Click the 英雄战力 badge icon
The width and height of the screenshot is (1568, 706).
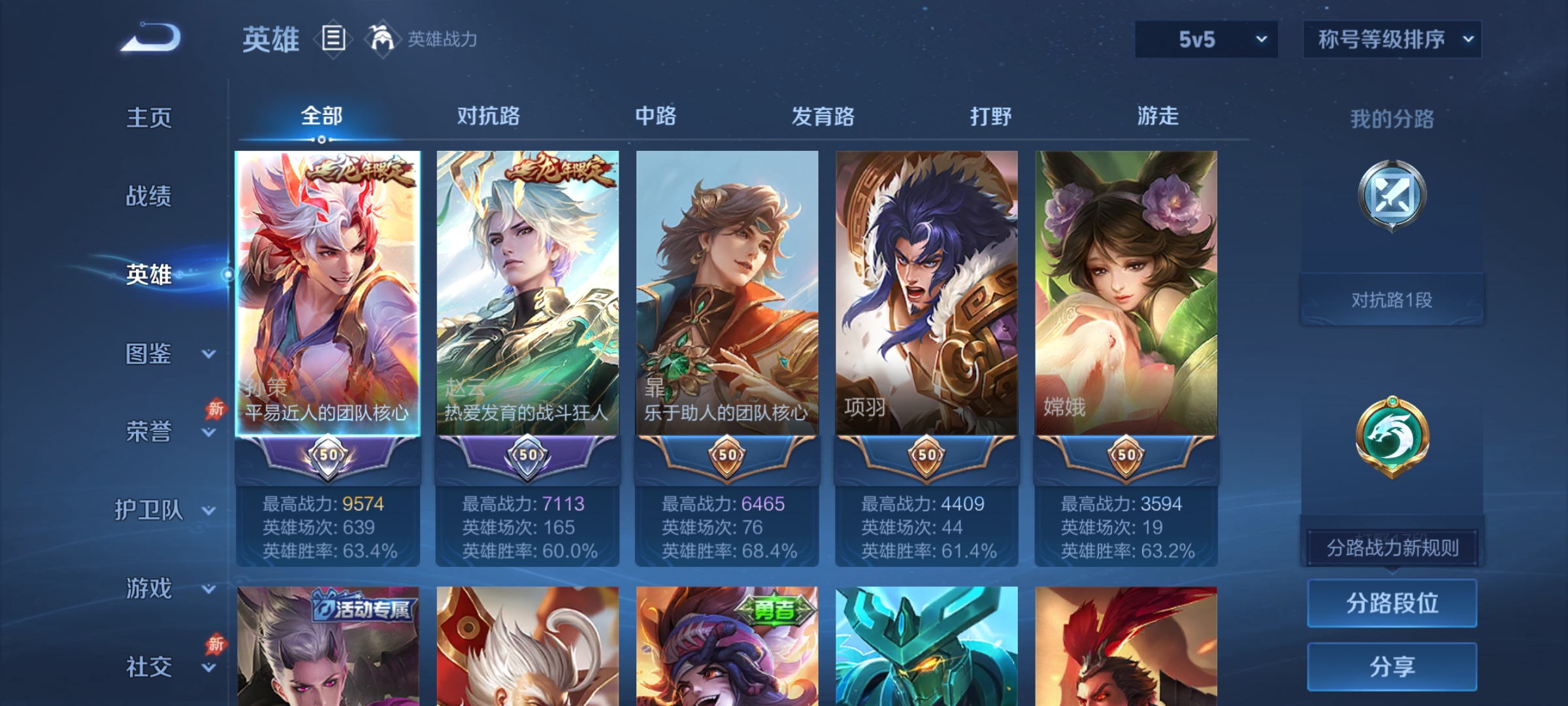pyautogui.click(x=382, y=39)
